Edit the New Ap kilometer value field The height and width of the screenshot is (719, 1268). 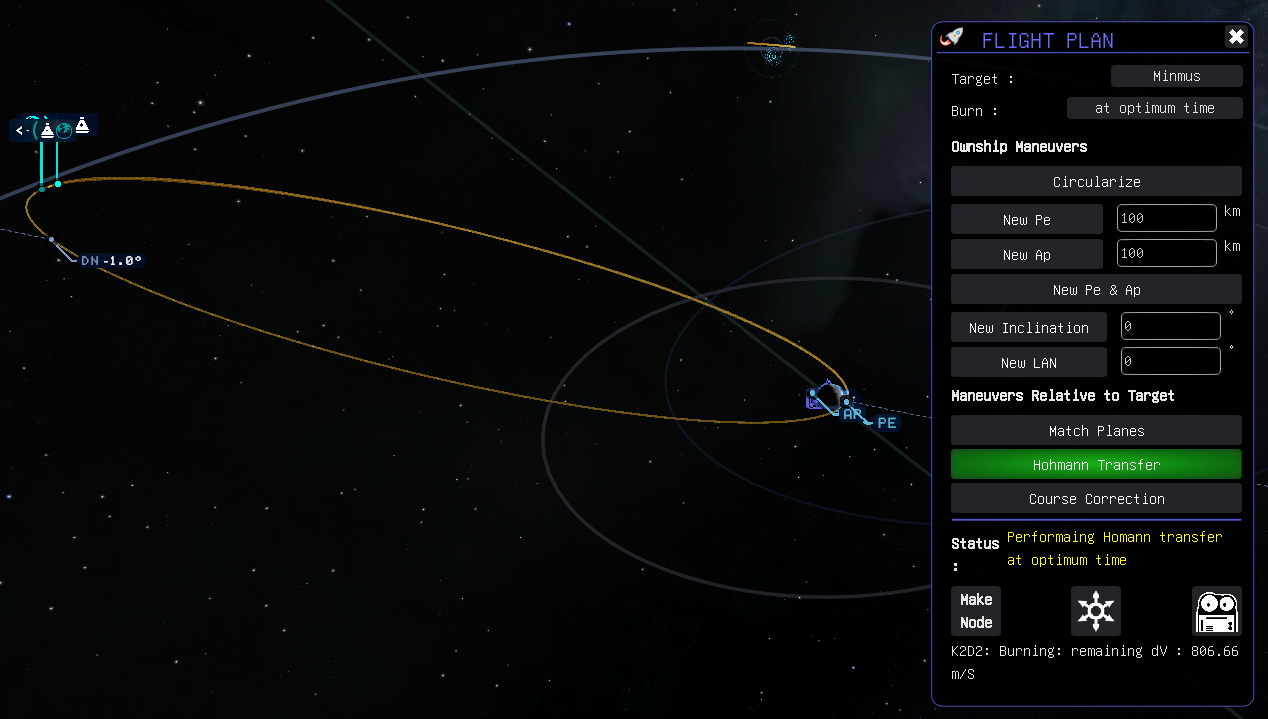(x=1166, y=254)
